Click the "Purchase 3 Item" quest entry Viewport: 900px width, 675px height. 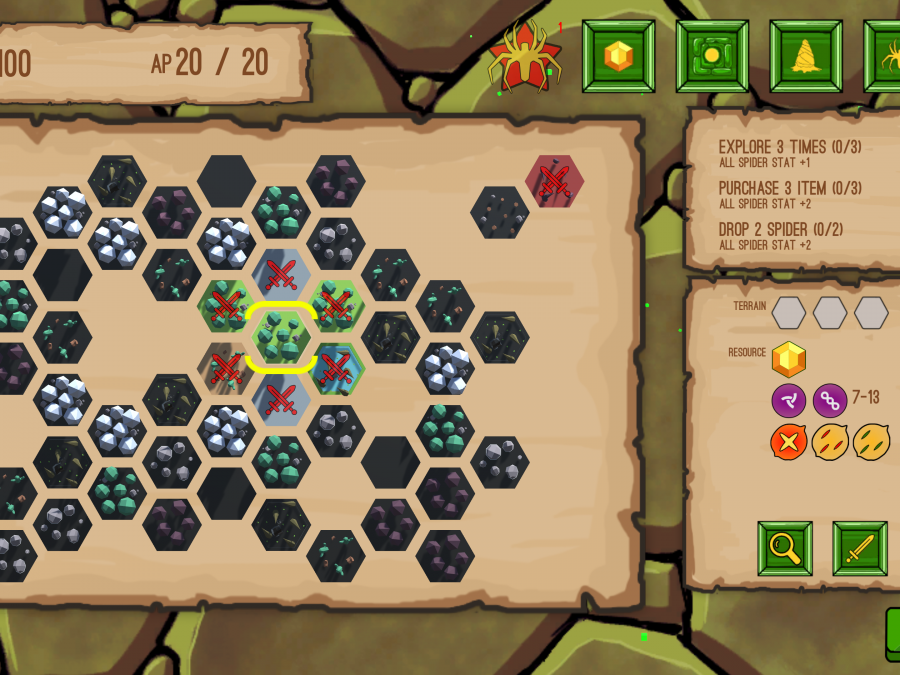790,194
